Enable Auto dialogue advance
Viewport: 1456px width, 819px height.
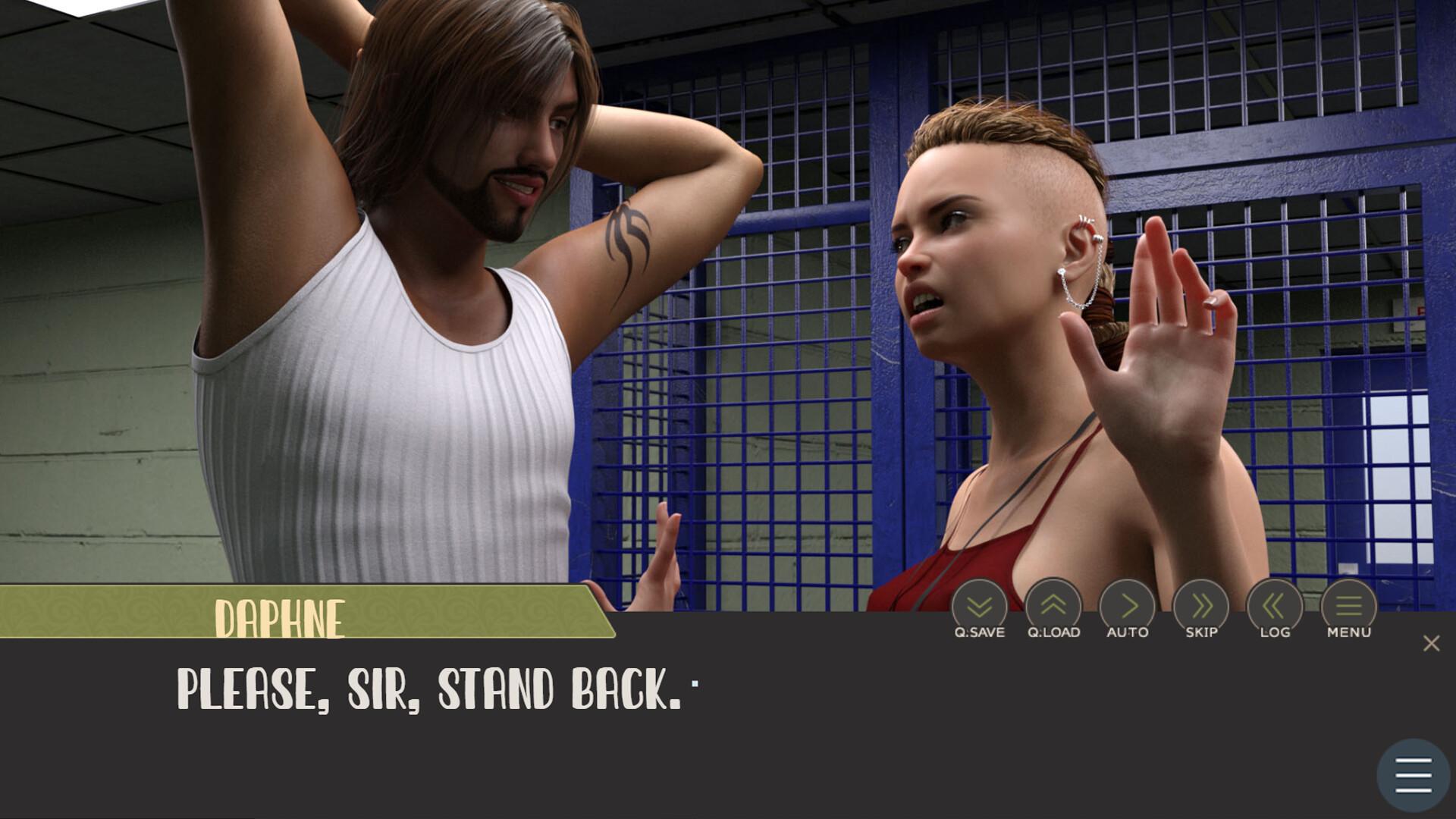1127,607
